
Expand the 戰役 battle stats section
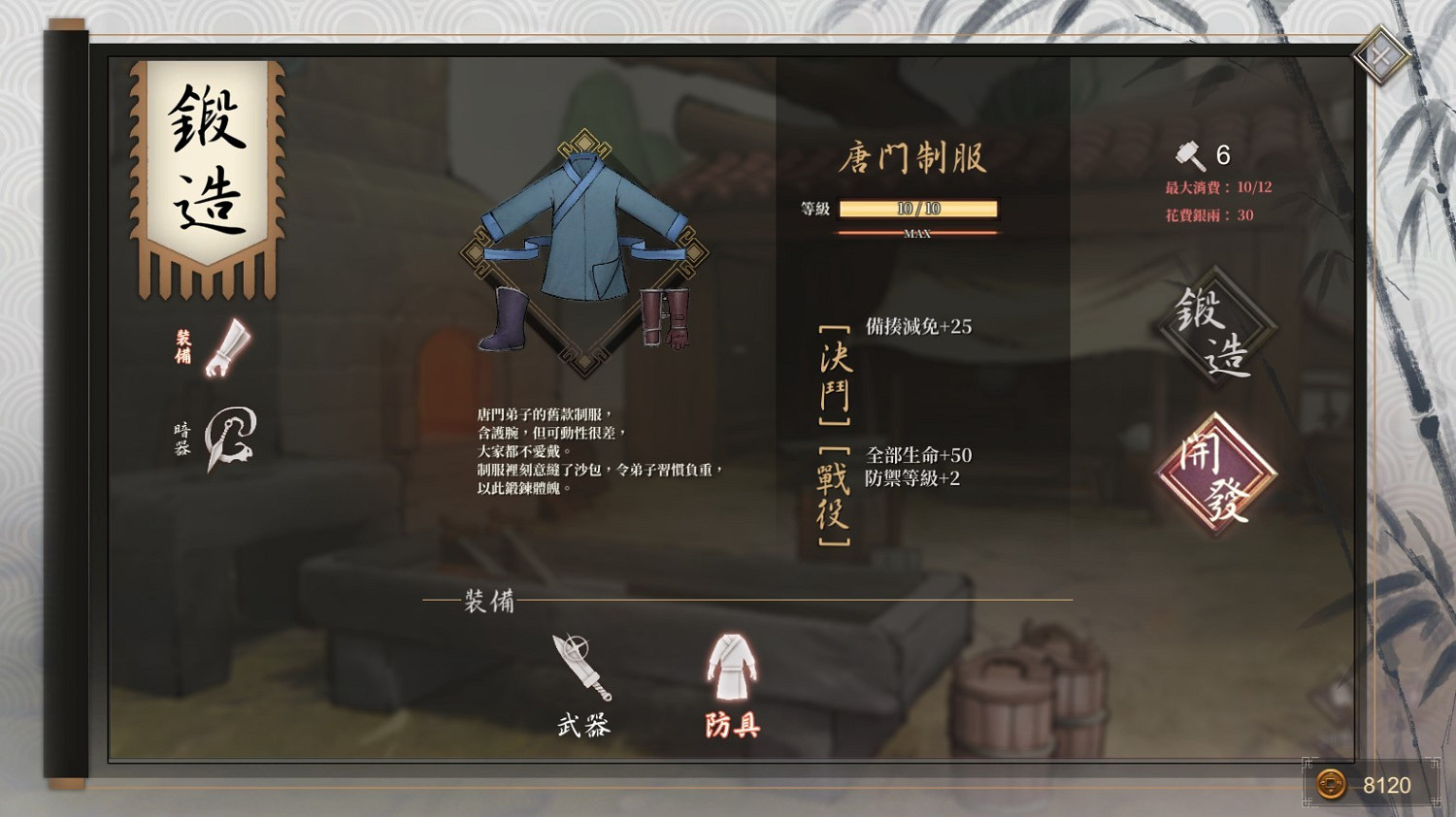click(837, 495)
